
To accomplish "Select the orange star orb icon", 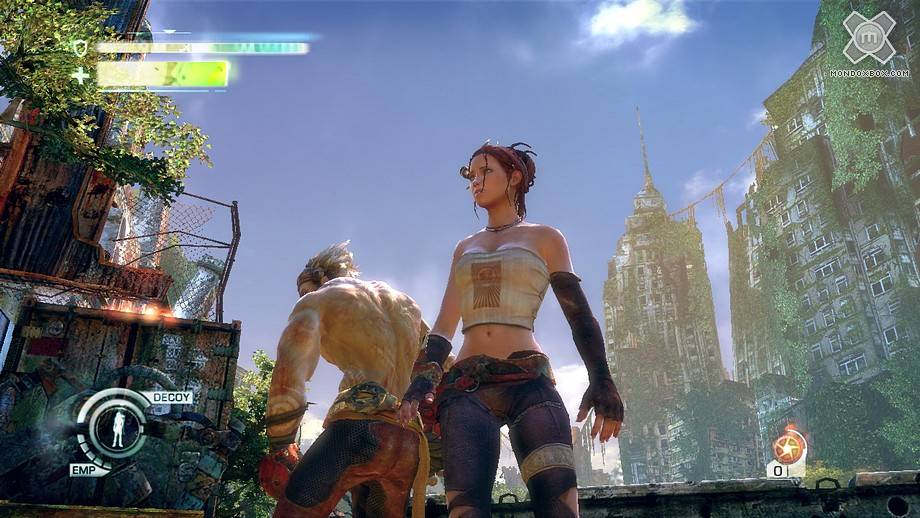I will pos(788,445).
